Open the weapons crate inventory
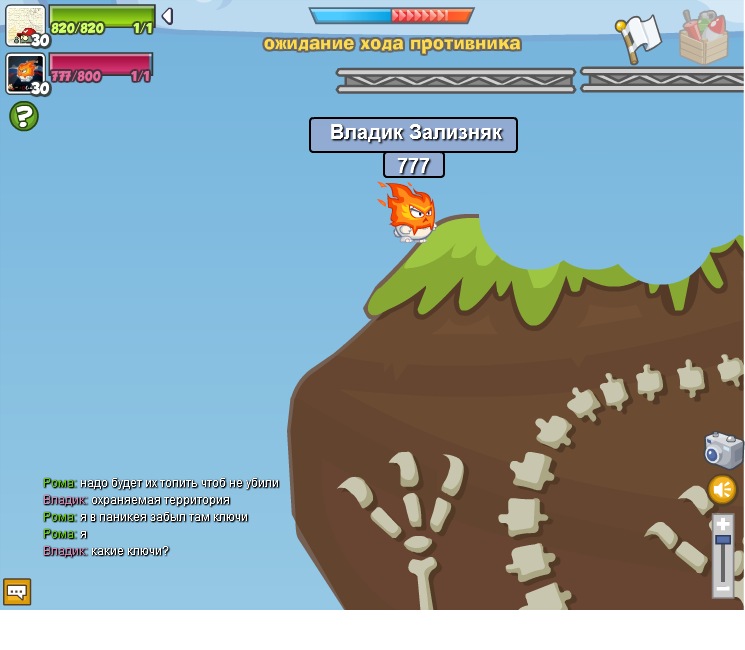The width and height of the screenshot is (745, 650). coord(703,39)
